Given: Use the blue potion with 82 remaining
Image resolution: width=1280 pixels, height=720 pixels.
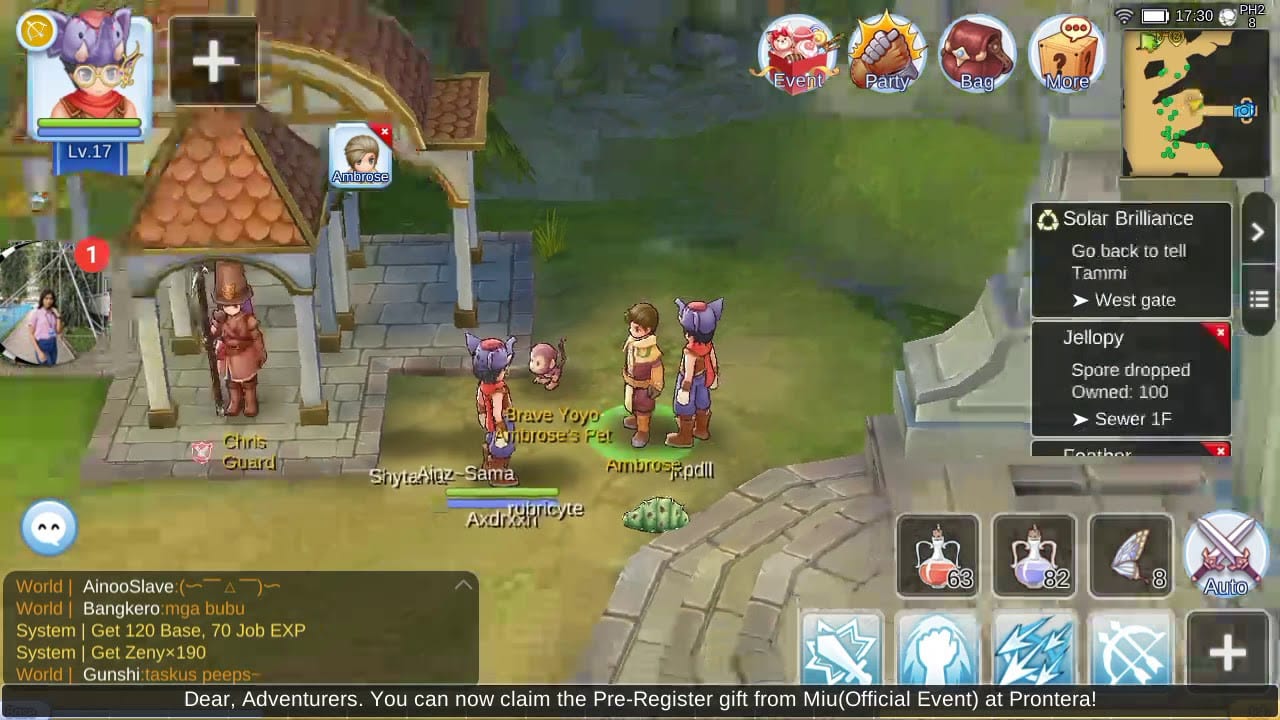Looking at the screenshot, I should 1034,555.
